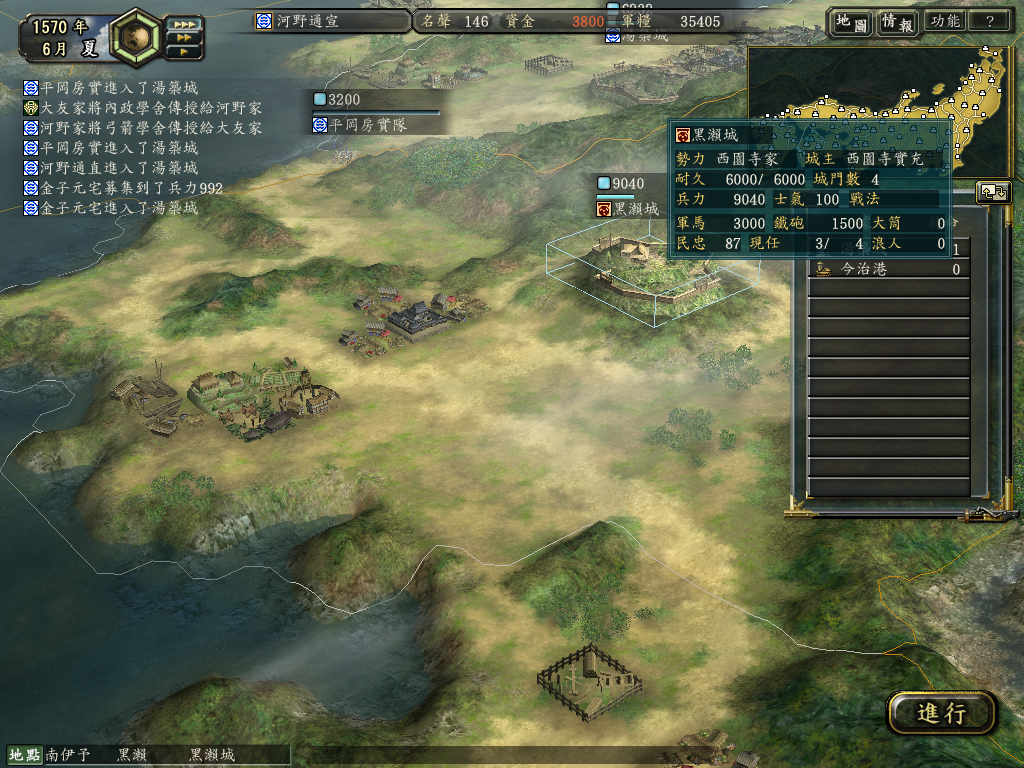Image resolution: width=1024 pixels, height=768 pixels.
Task: Set game speed to single arrow
Action: [184, 51]
